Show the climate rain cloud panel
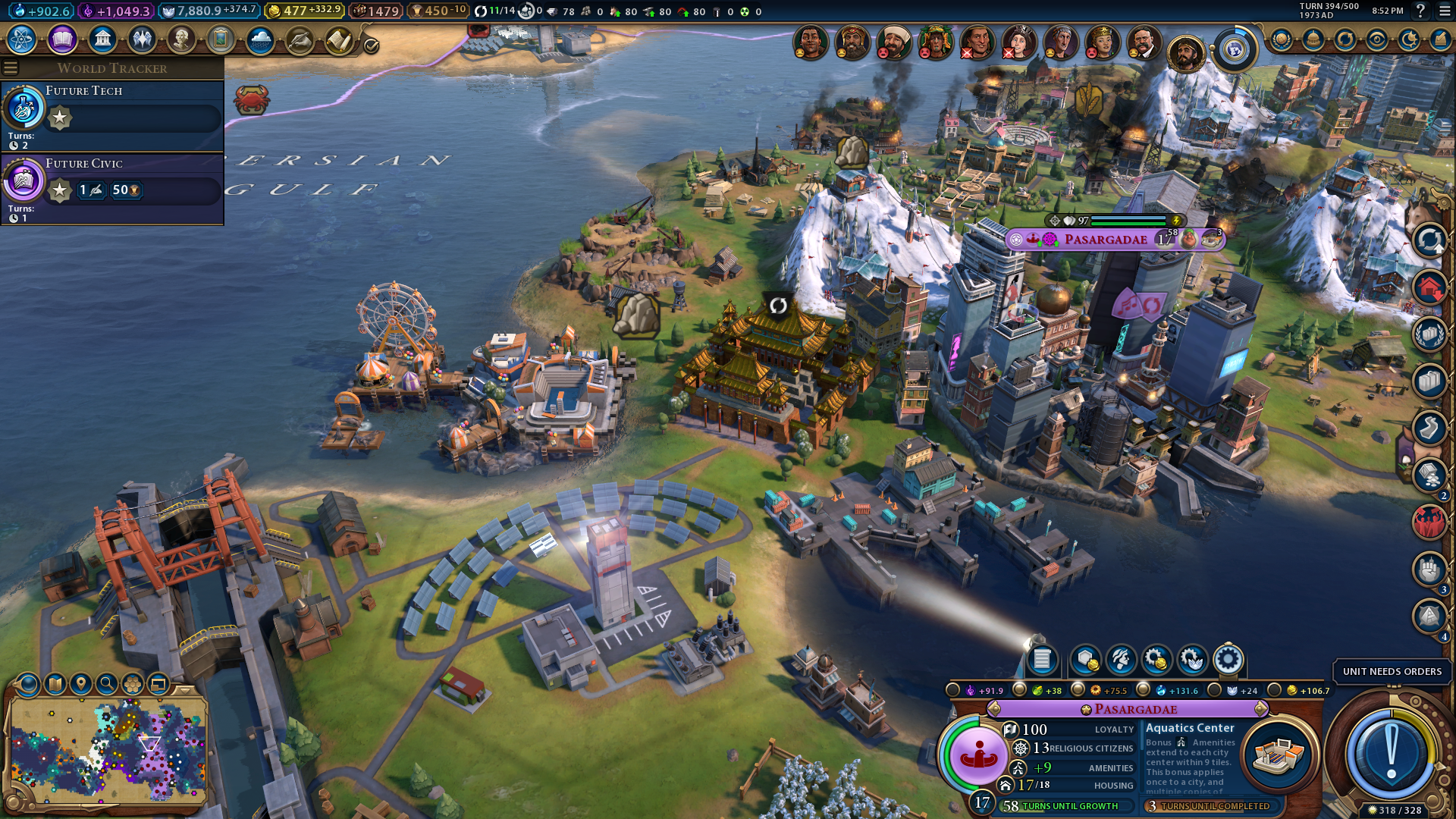Image resolution: width=1456 pixels, height=819 pixels. point(260,39)
